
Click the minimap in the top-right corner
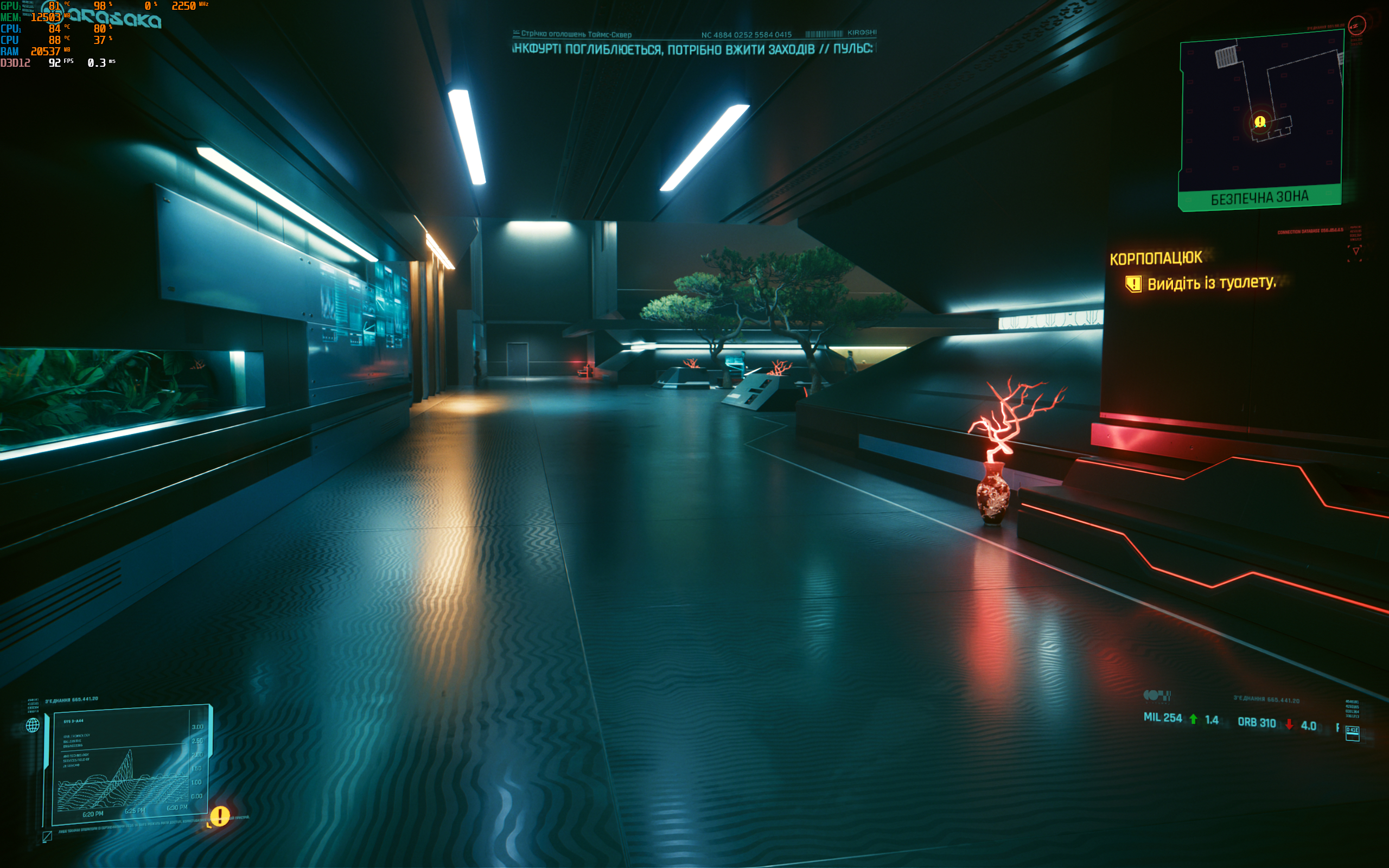pos(1261,112)
